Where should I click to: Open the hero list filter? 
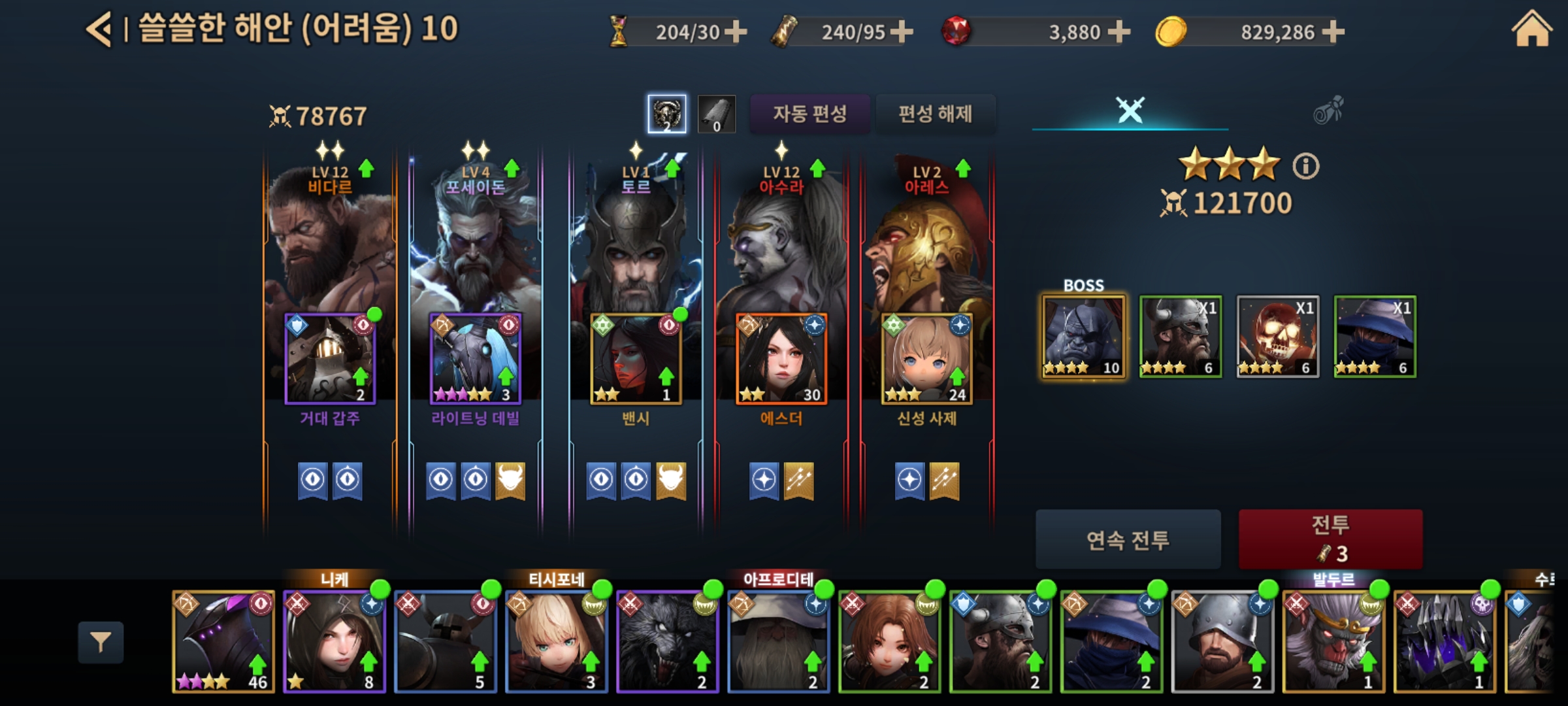(x=101, y=642)
